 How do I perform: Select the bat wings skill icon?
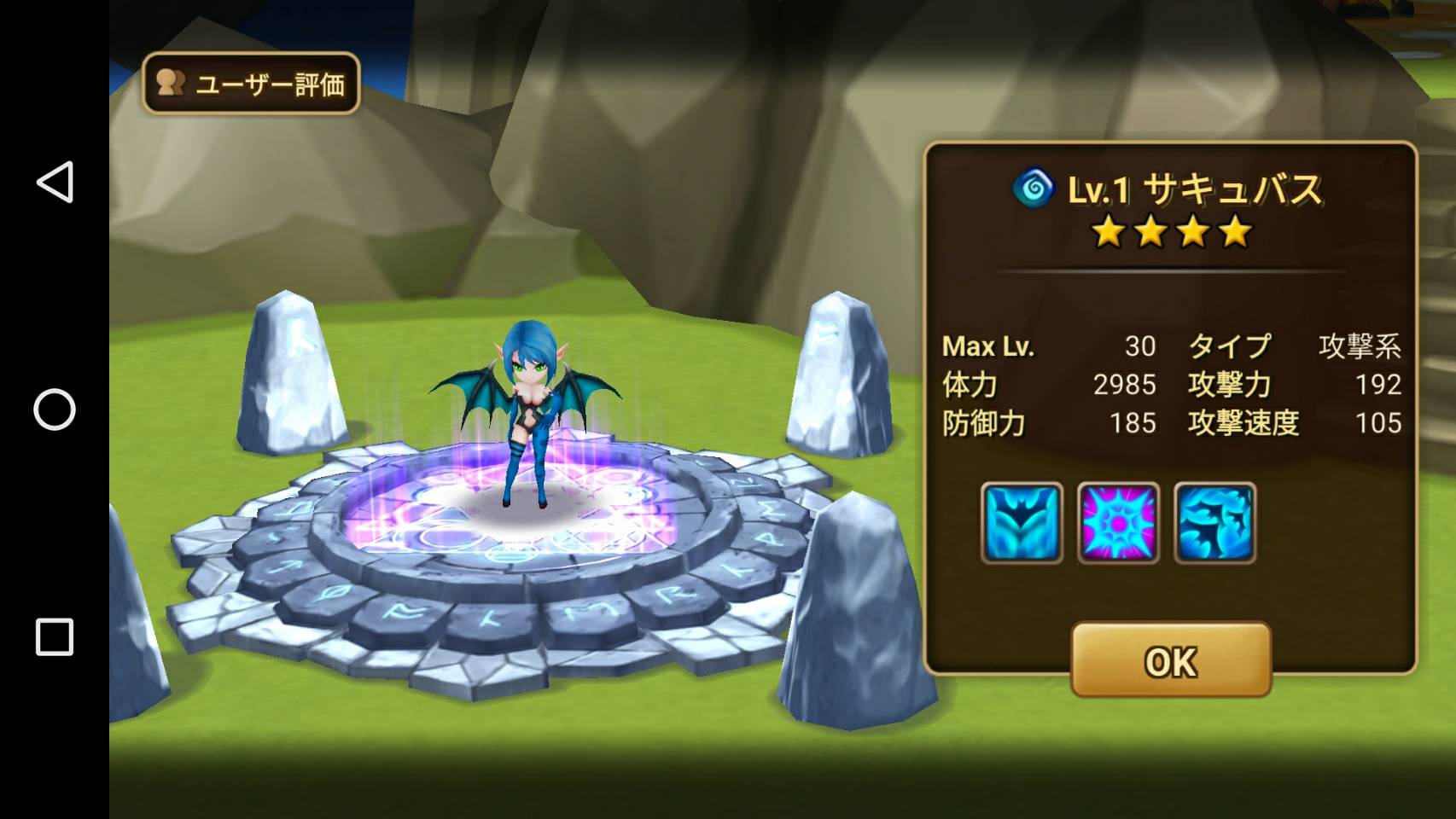[x=1022, y=522]
